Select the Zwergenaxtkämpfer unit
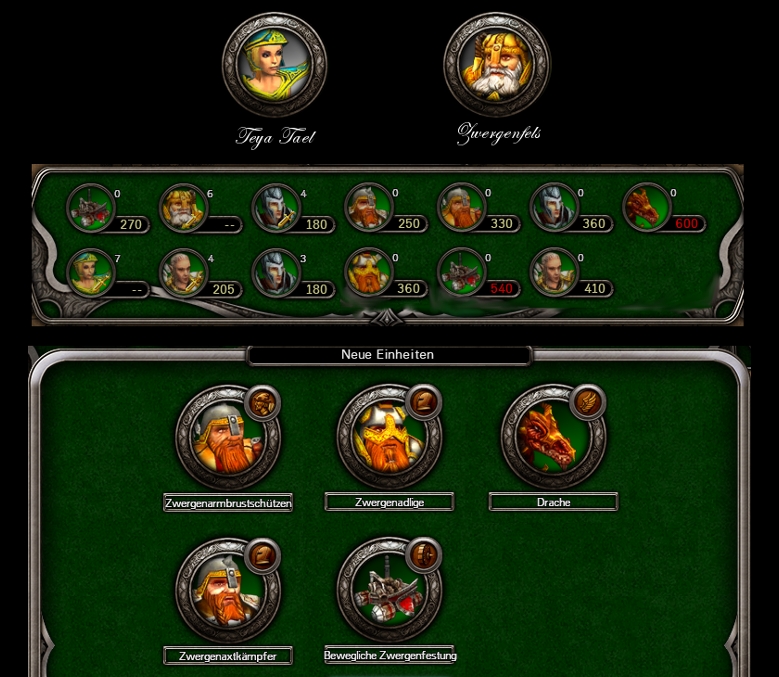This screenshot has height=677, width=779. tap(227, 591)
